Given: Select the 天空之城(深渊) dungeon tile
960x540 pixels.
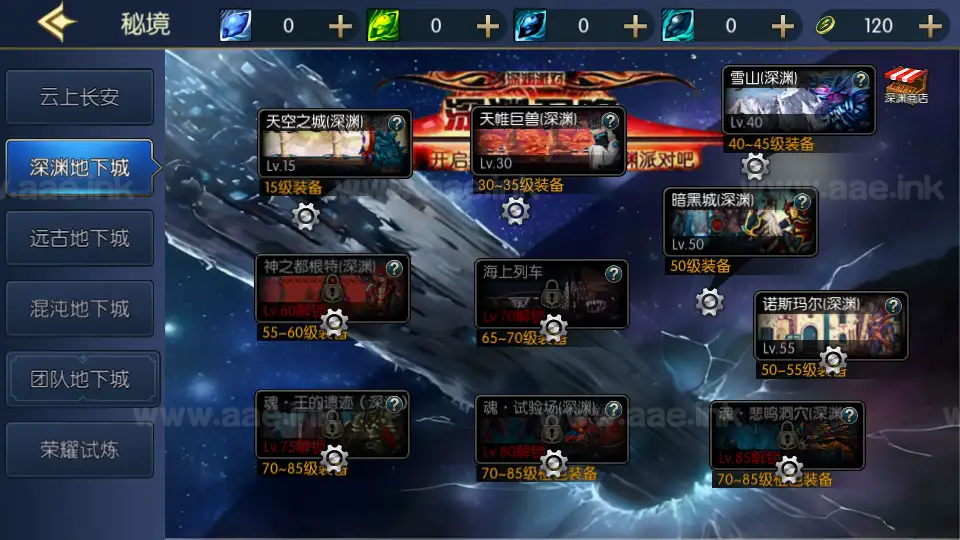Looking at the screenshot, I should [x=325, y=145].
